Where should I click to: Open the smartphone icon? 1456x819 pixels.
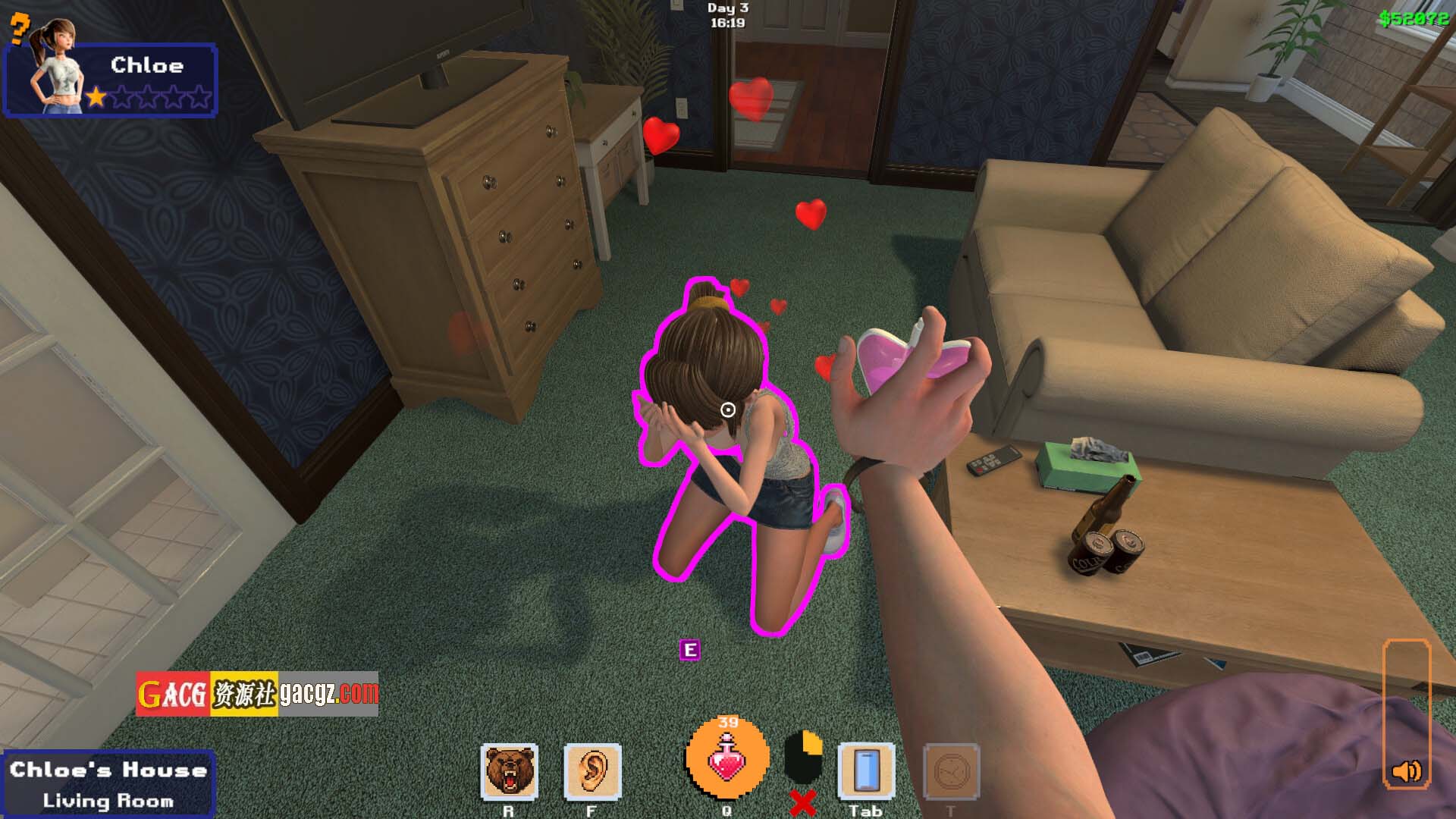866,771
